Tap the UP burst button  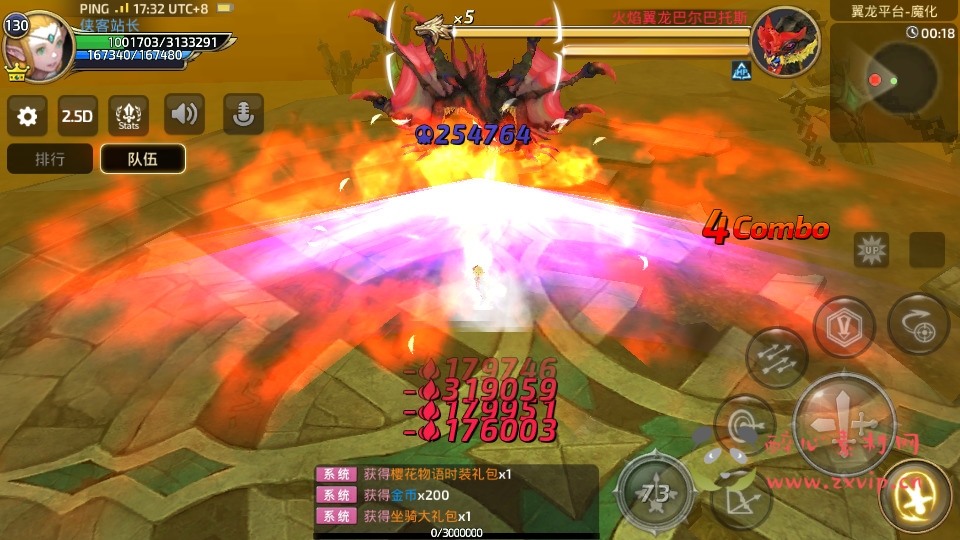871,249
